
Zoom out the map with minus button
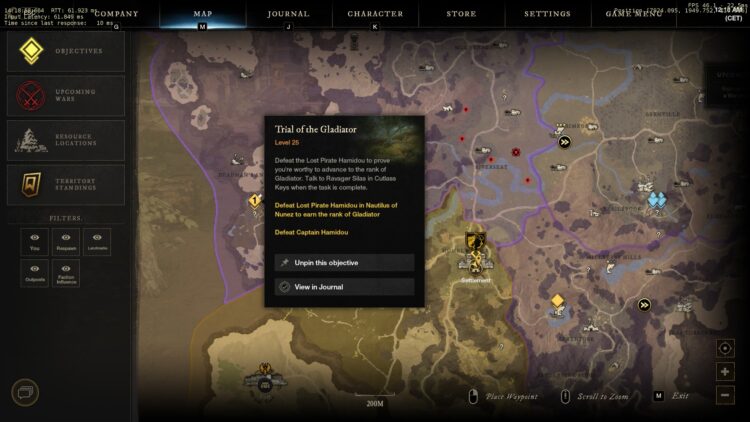click(725, 395)
